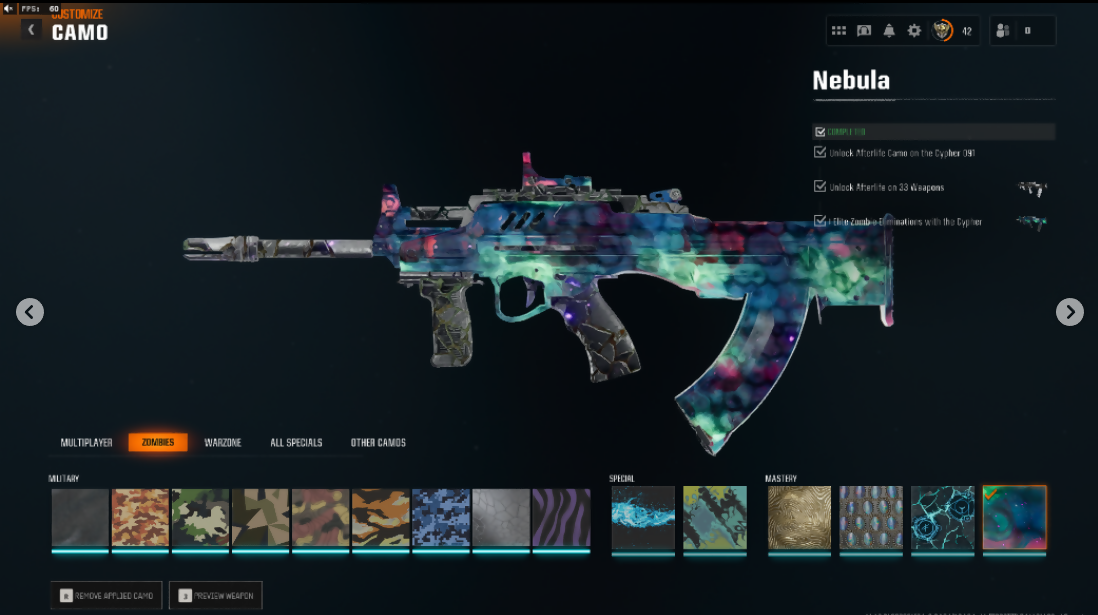Click Remove Applied Camo button
This screenshot has height=615, width=1098.
[106, 596]
